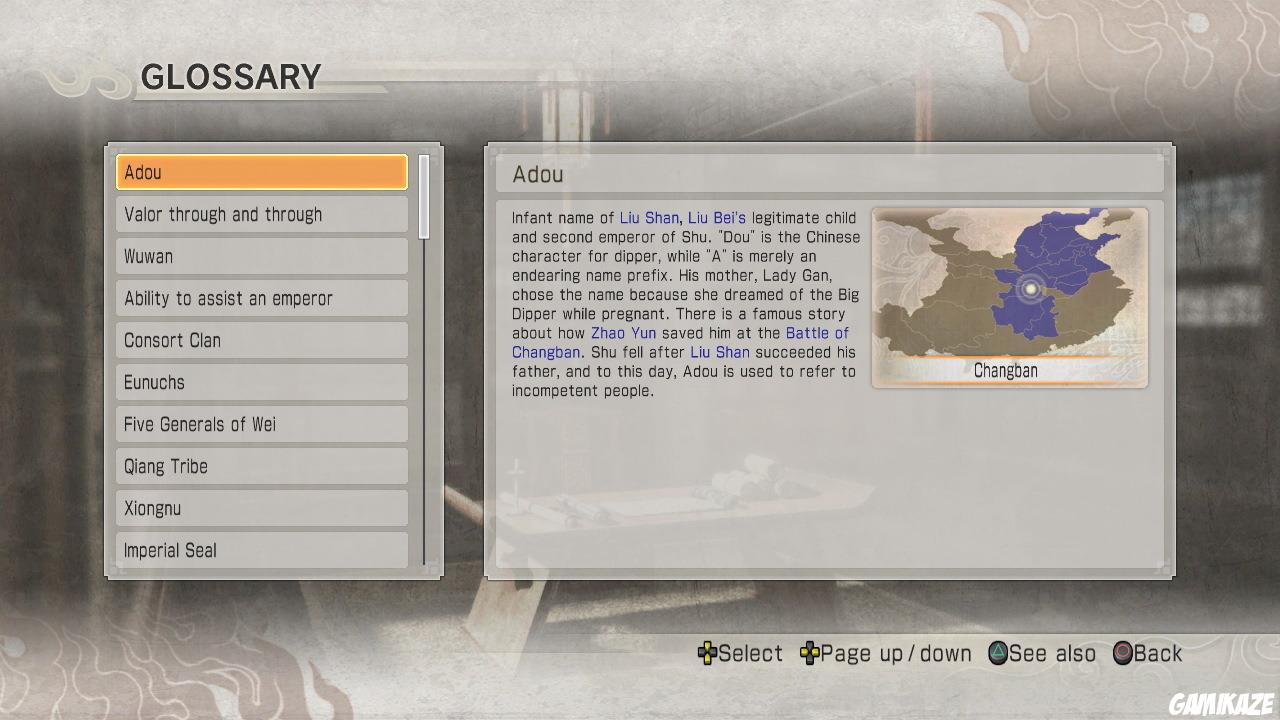Click the D-pad Select icon
Image resolution: width=1280 pixels, height=720 pixels.
(705, 653)
